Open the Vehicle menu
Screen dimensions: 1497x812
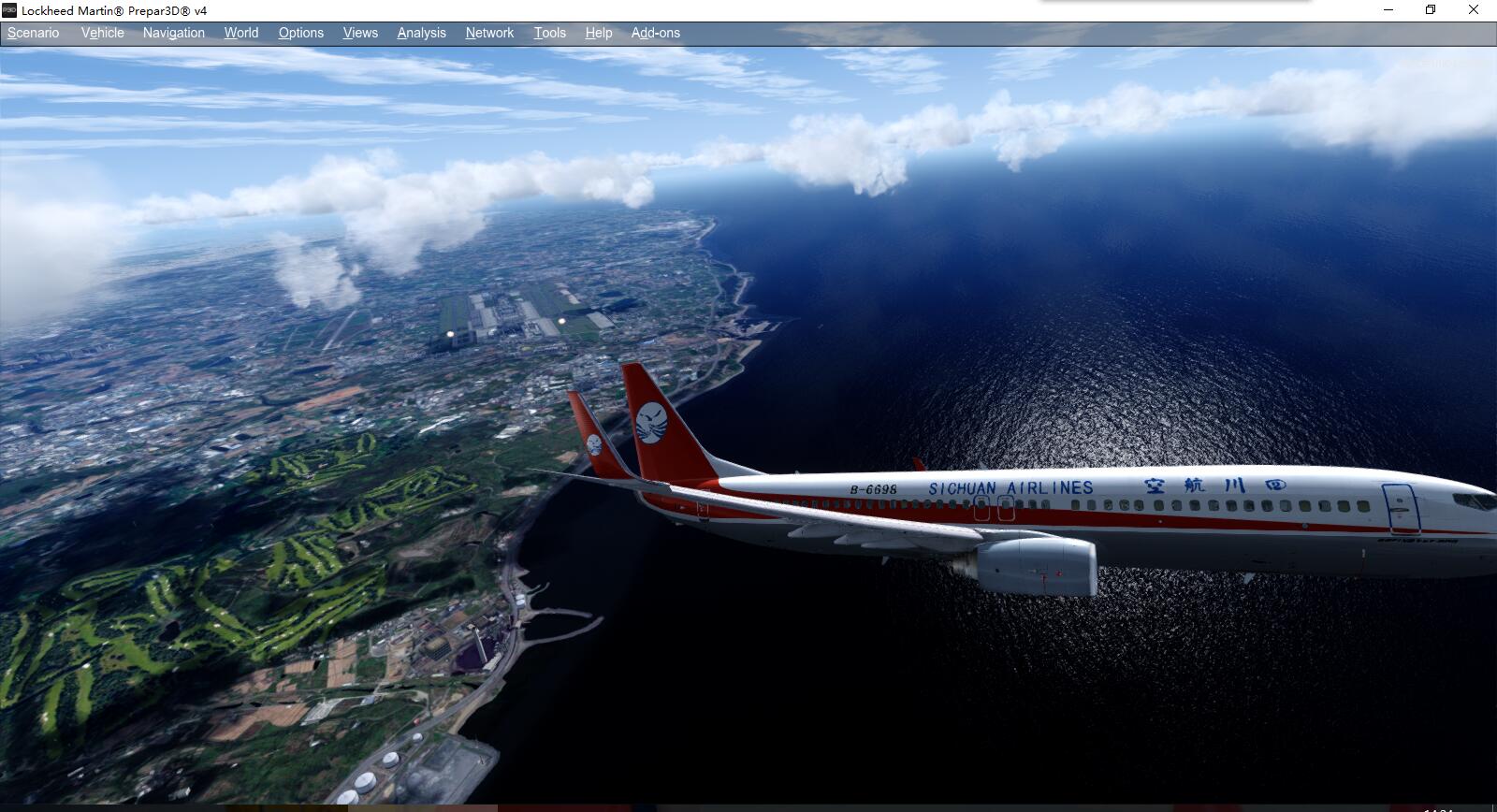[102, 32]
